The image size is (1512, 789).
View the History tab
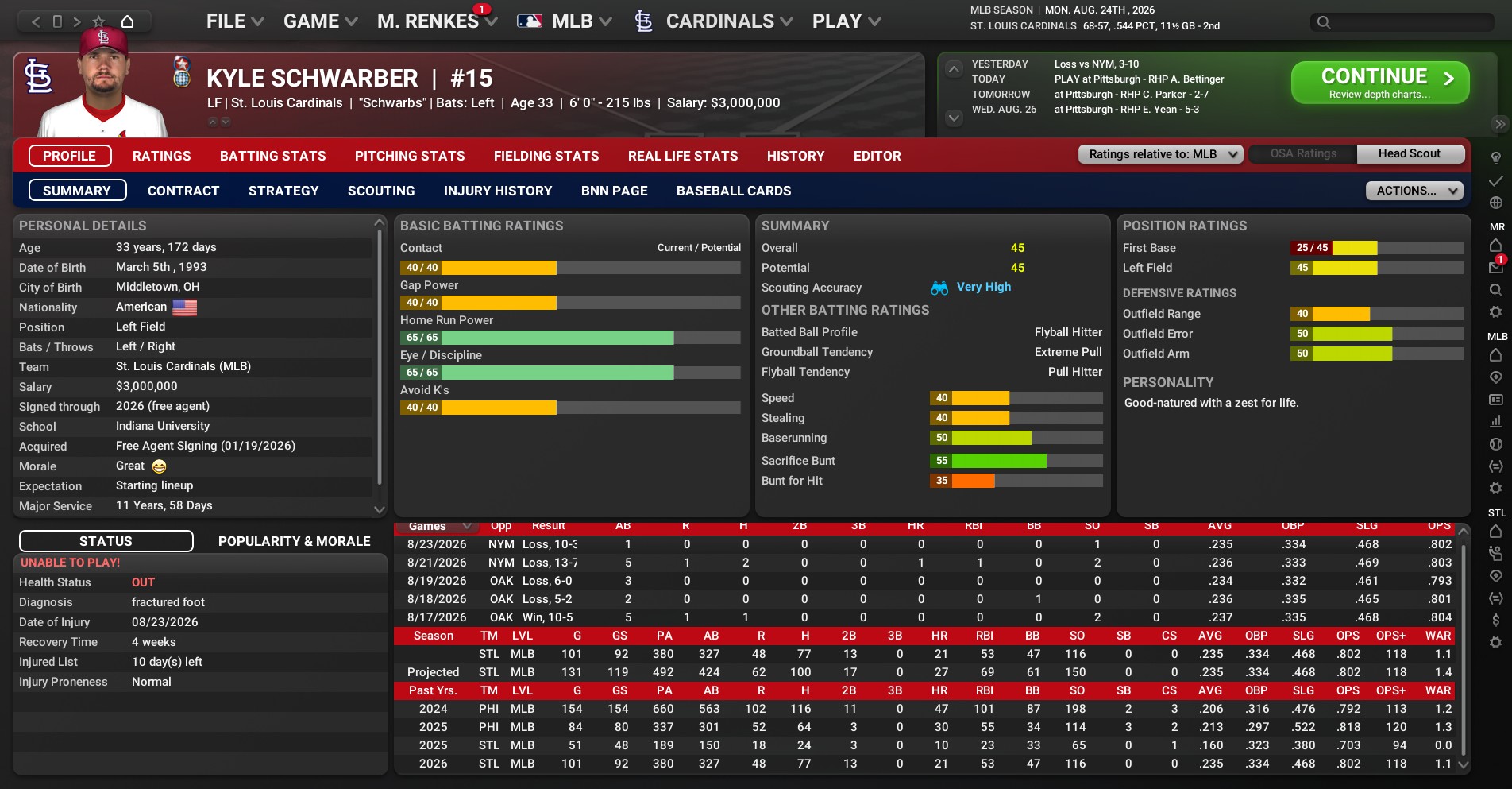pyautogui.click(x=796, y=156)
